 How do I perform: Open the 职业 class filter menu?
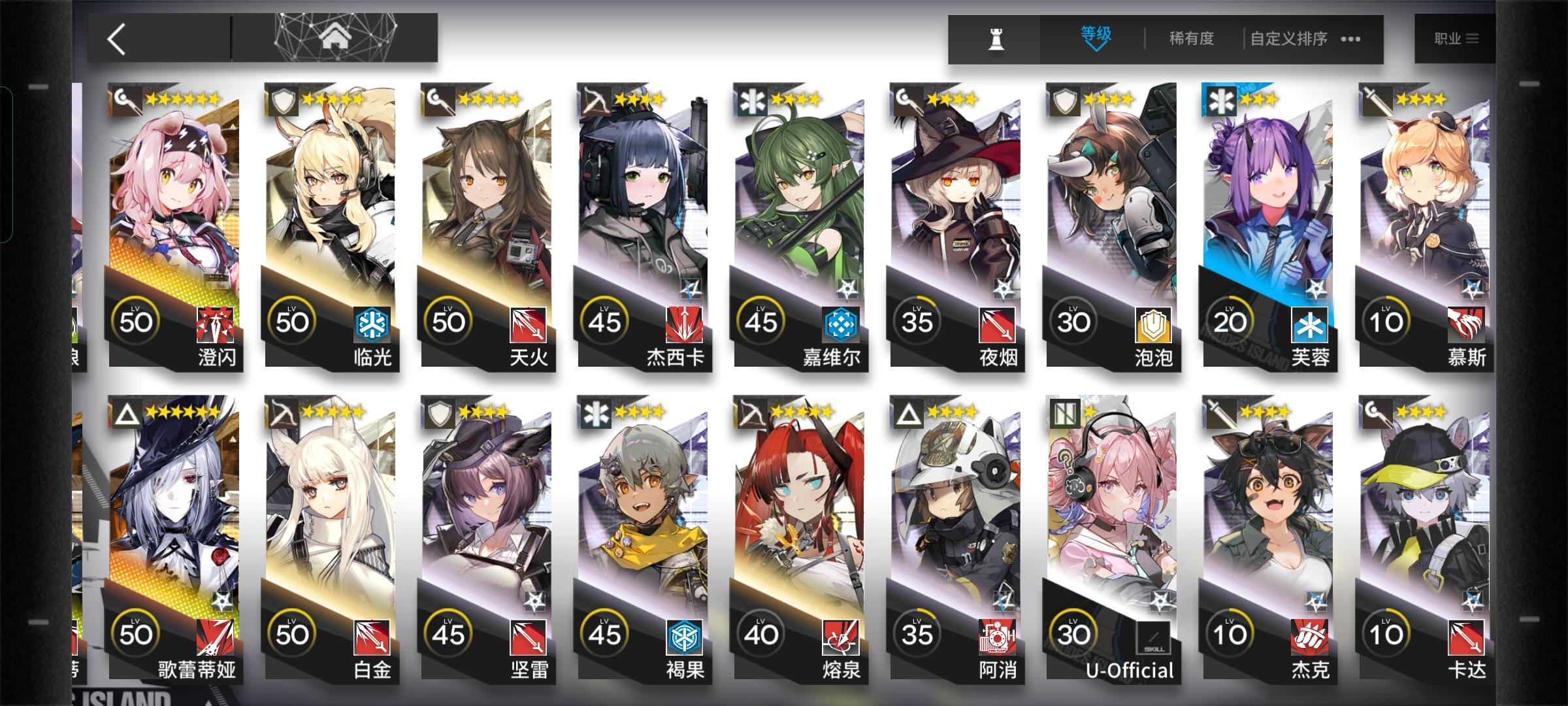point(1455,37)
